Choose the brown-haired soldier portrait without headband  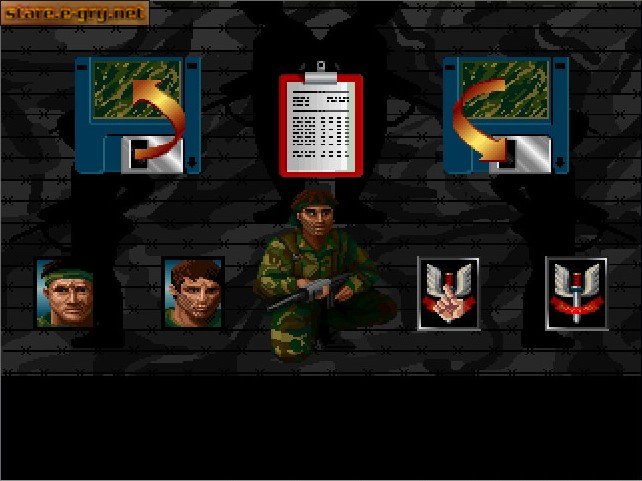coord(192,293)
